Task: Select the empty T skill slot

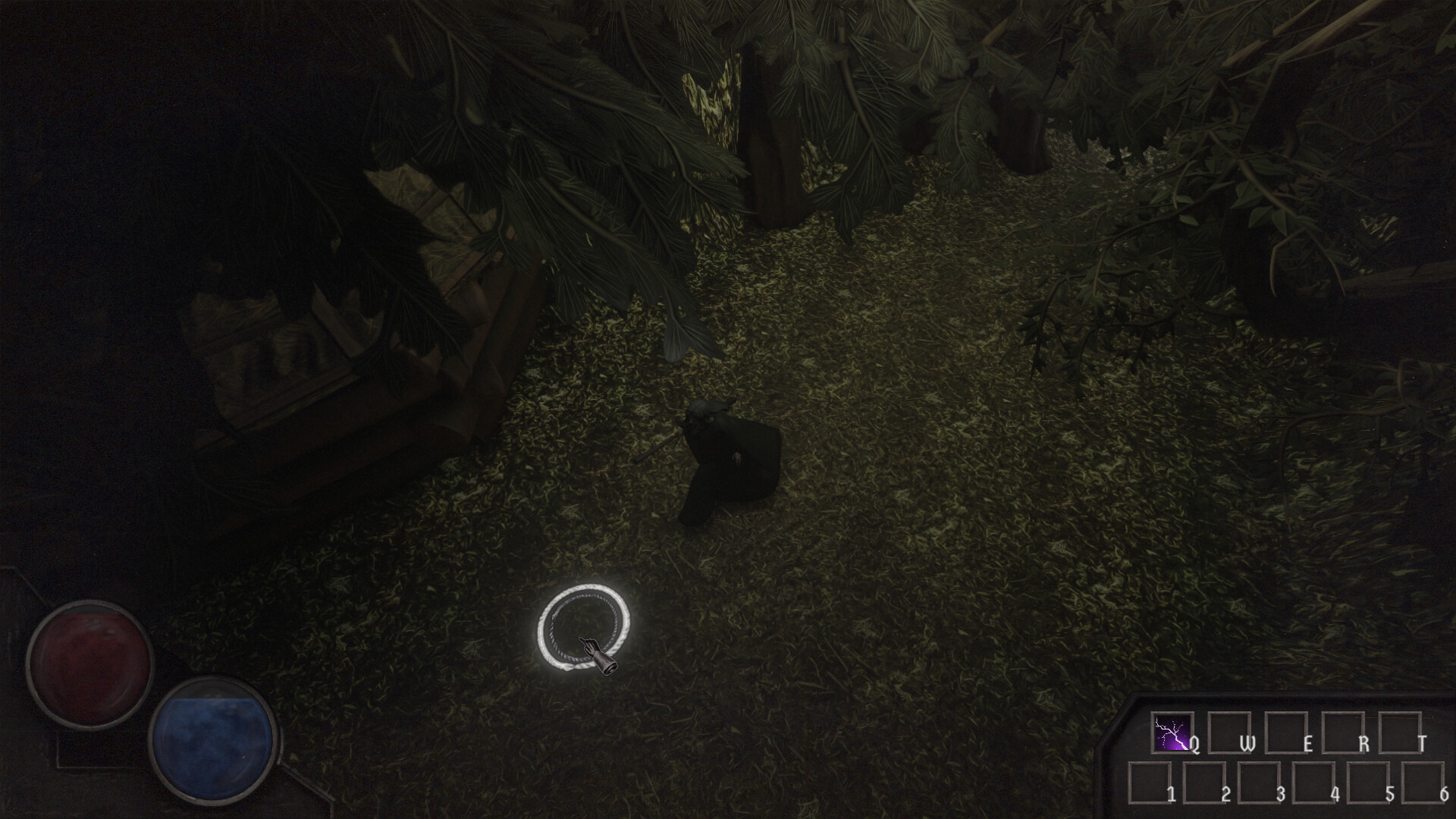Action: (1401, 733)
